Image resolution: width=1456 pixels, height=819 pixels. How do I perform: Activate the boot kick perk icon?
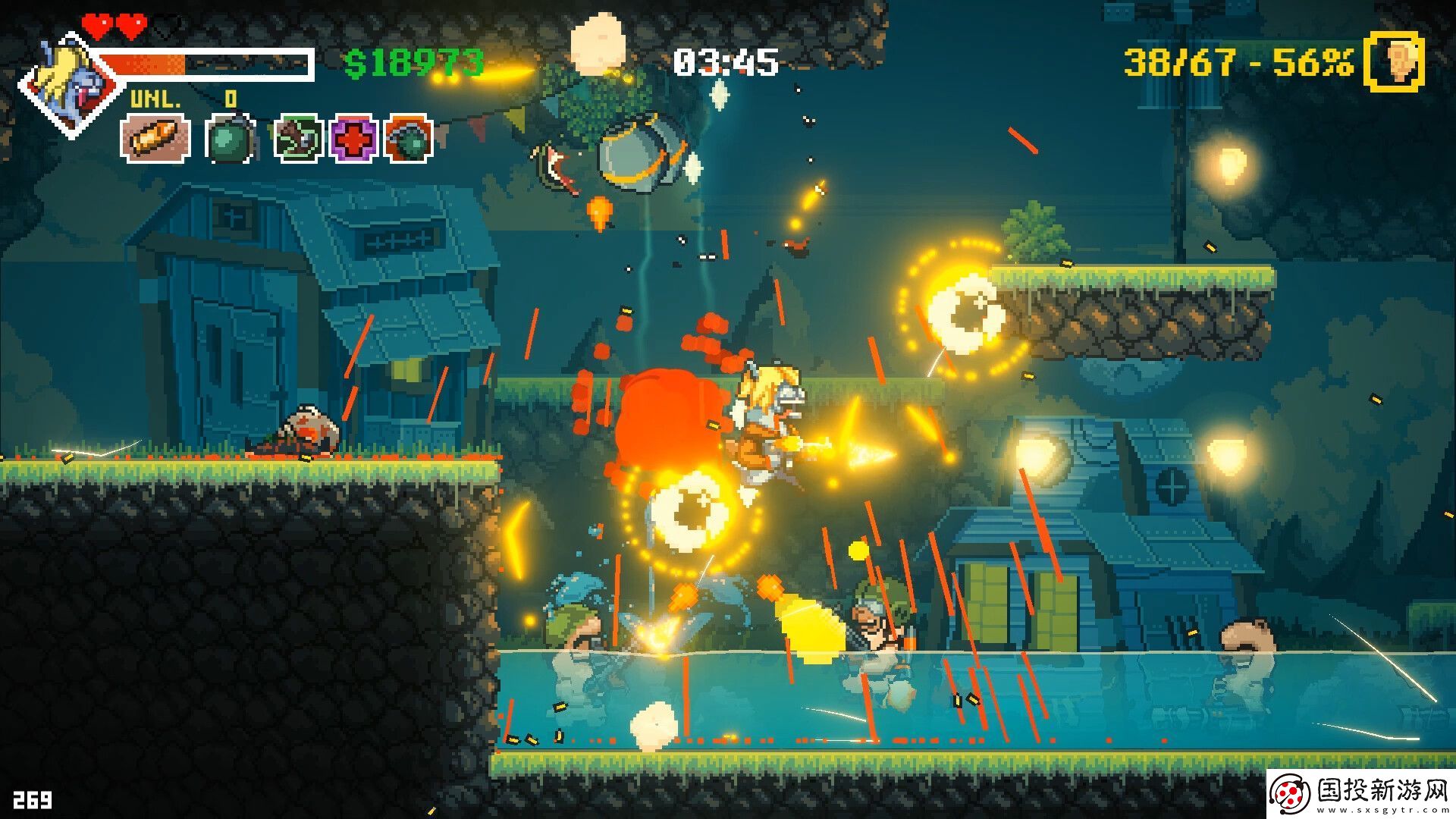(298, 139)
